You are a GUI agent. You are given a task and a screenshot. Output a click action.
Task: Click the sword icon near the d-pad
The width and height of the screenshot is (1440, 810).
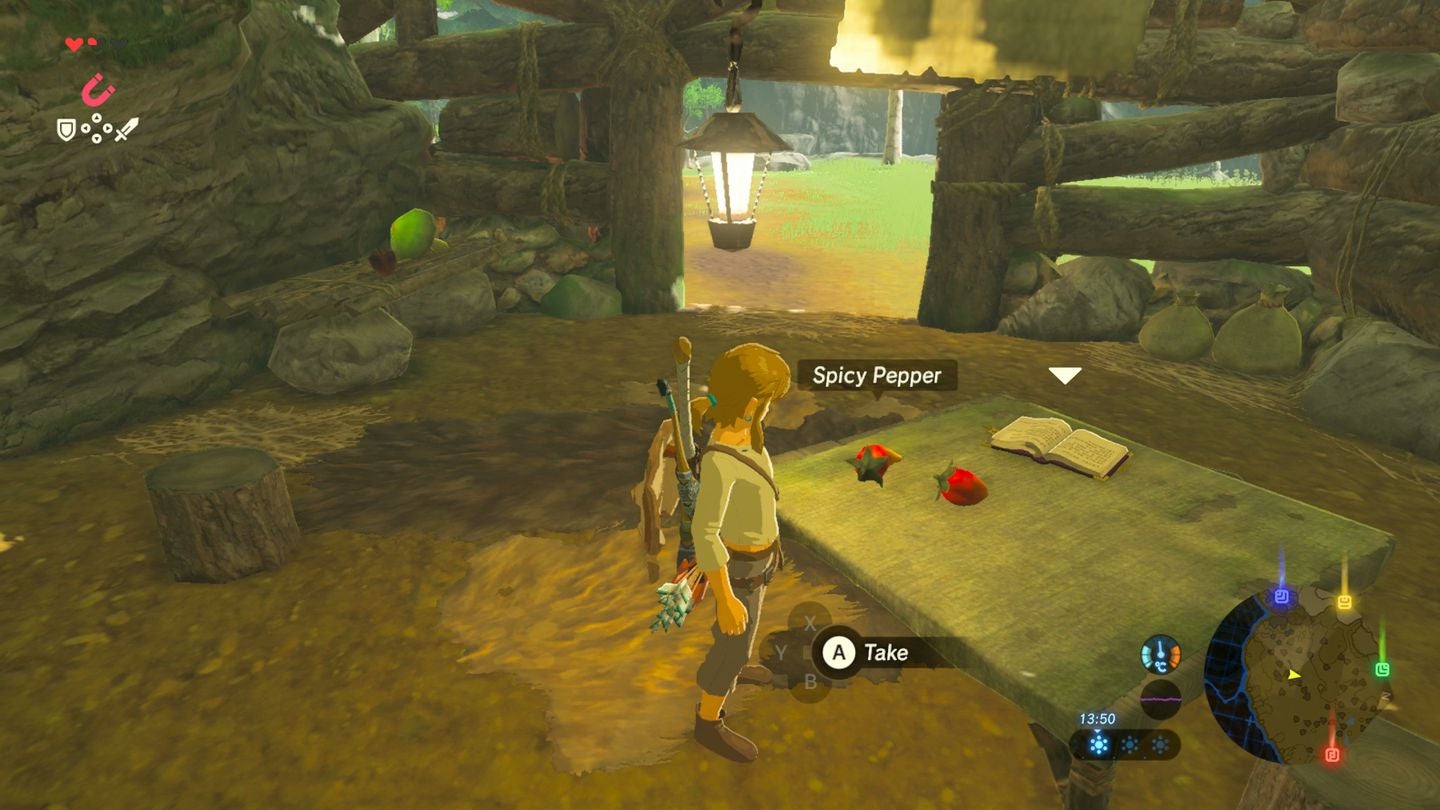click(x=127, y=130)
